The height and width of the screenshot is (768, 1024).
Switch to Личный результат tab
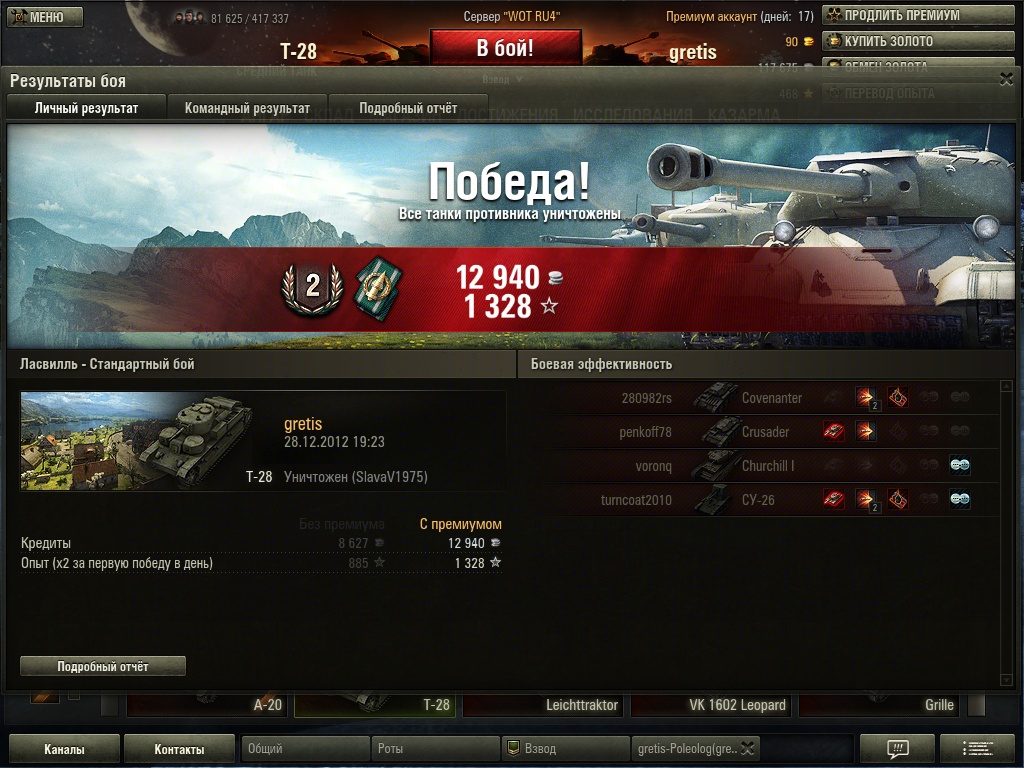point(86,108)
